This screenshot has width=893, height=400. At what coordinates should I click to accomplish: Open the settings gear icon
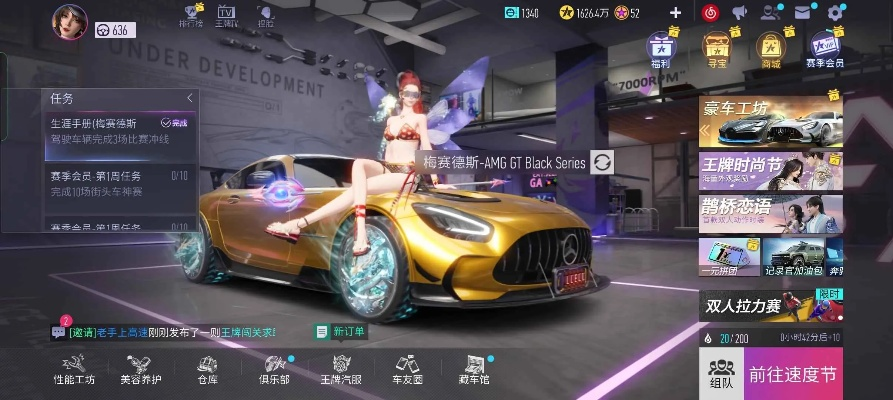coord(836,13)
